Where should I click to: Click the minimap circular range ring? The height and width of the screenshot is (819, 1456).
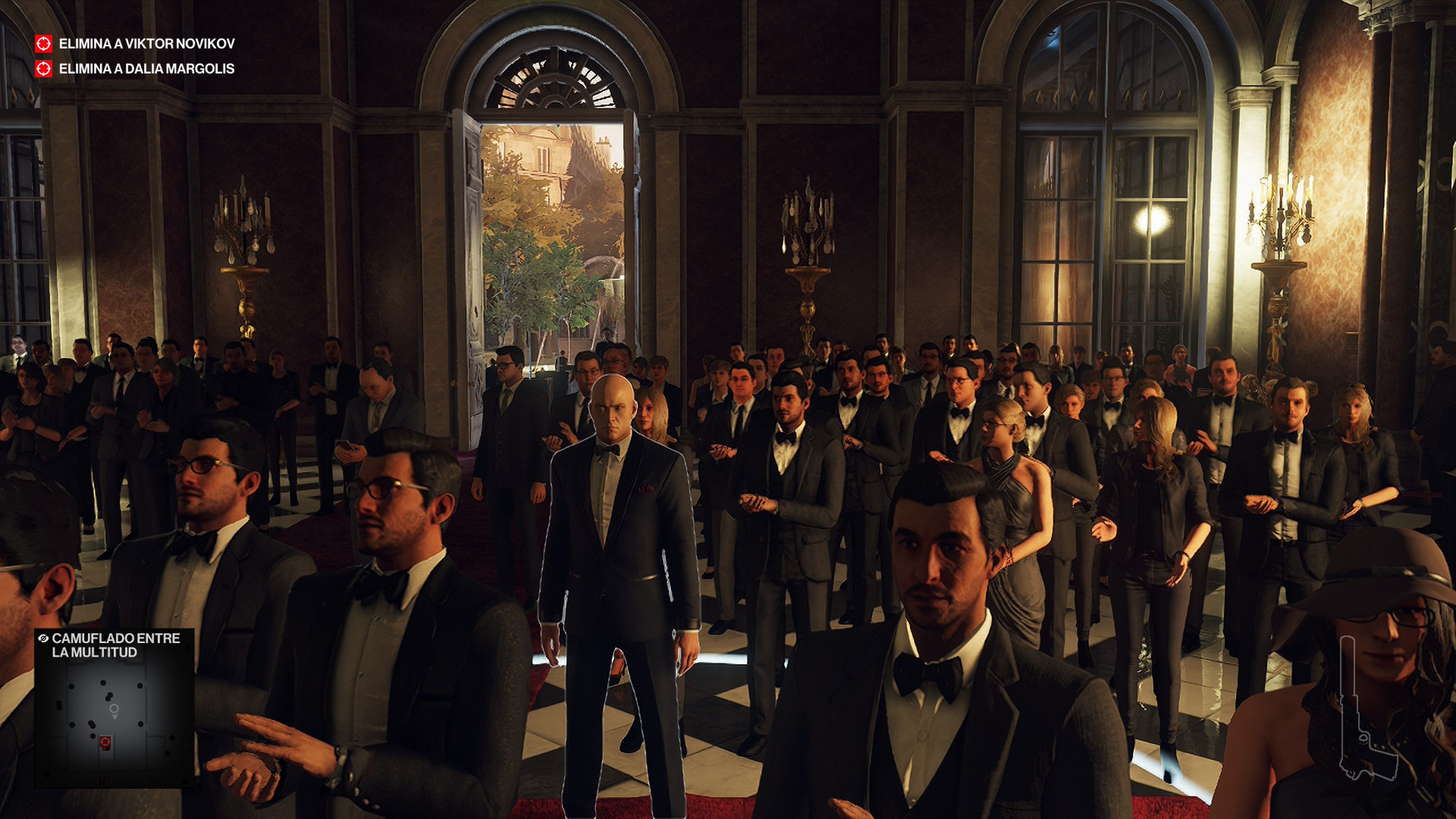(x=115, y=708)
